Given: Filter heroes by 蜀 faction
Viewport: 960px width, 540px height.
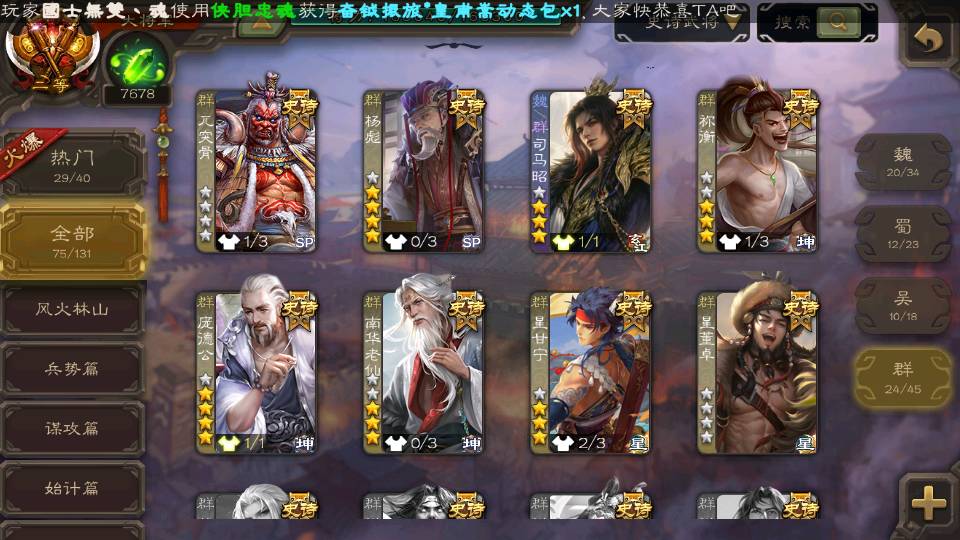Looking at the screenshot, I should 903,233.
